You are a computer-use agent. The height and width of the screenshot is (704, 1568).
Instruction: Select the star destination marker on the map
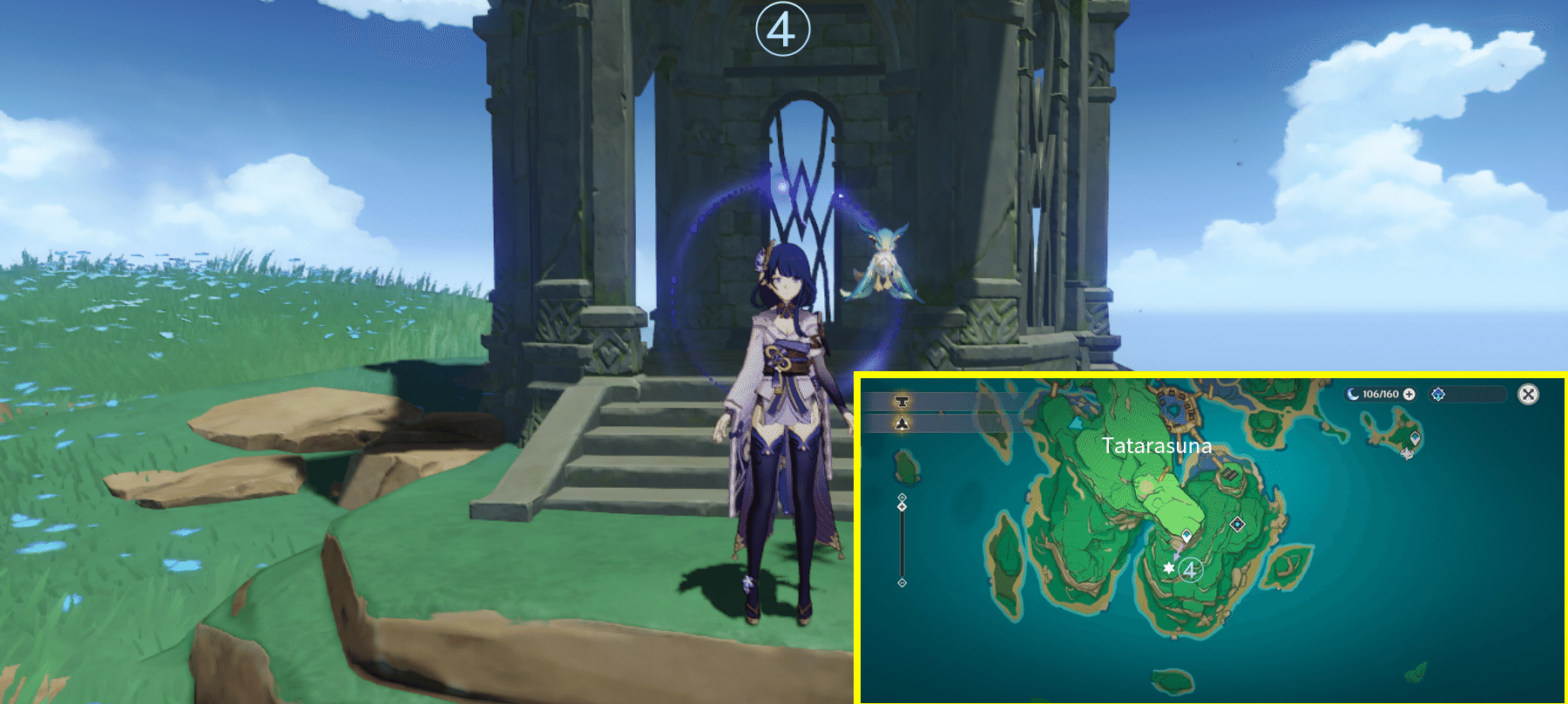click(1169, 568)
